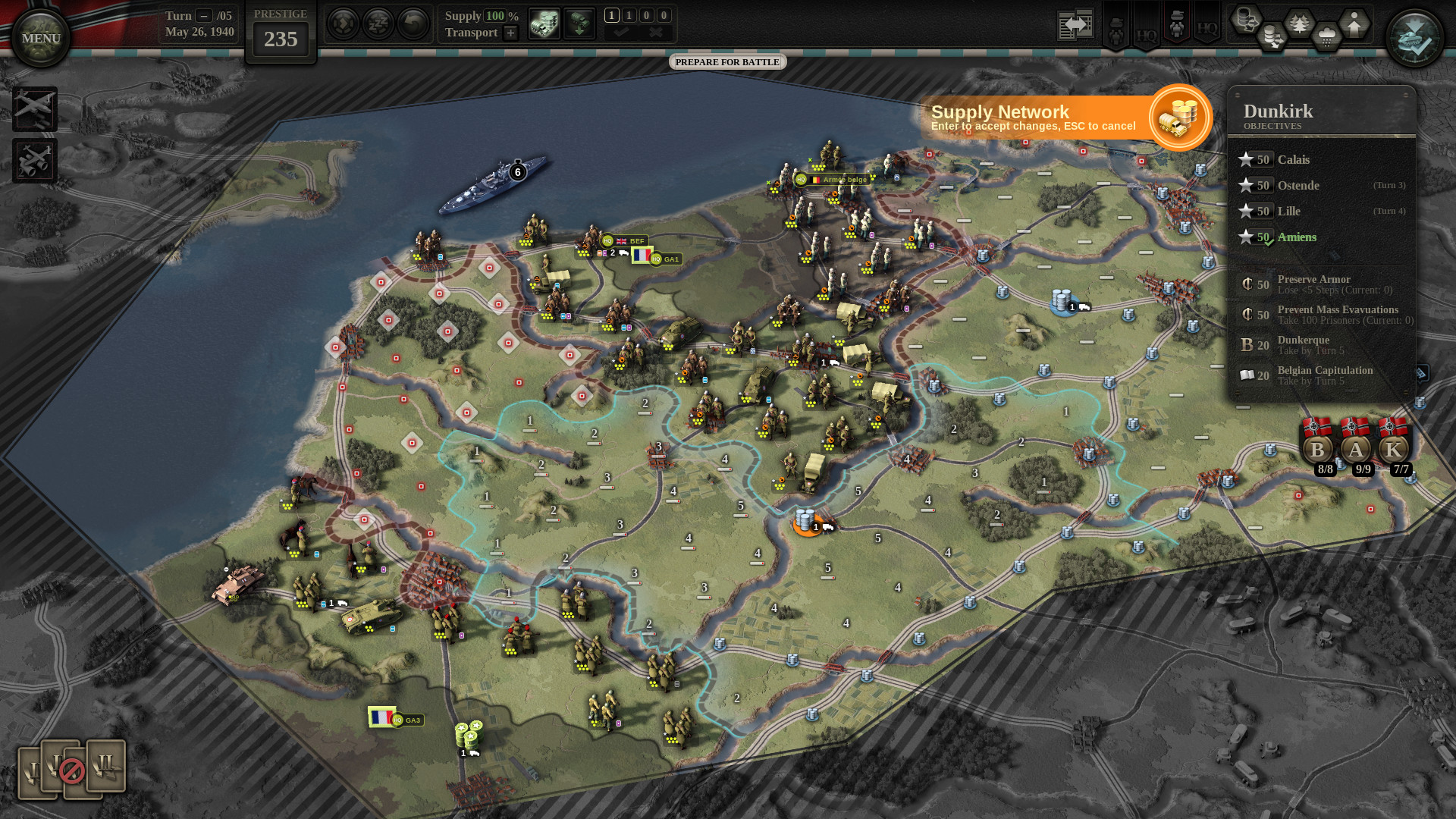
Task: Select the skip unit (Zzz) icon
Action: [377, 23]
